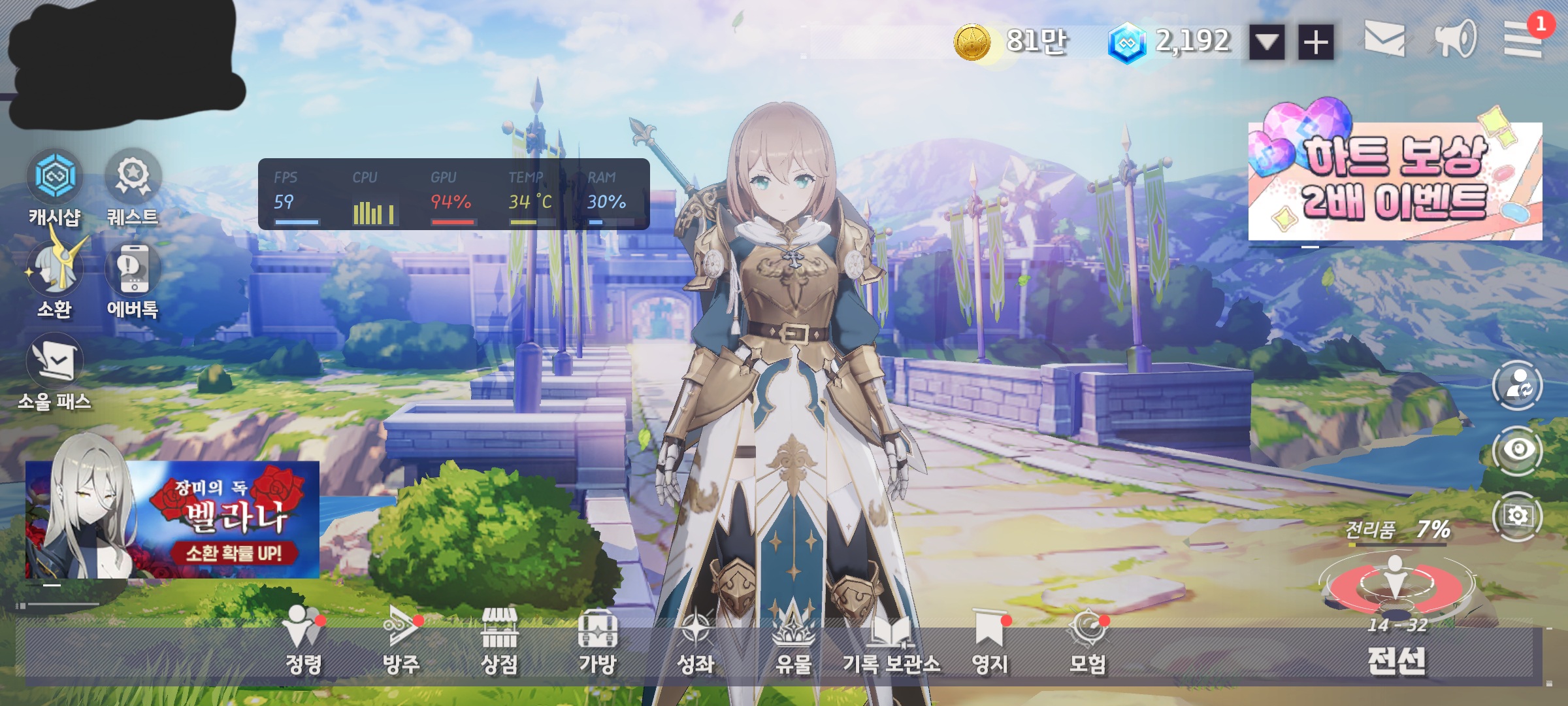Open the 가방 bag inventory
This screenshot has width=1568, height=706.
(x=597, y=644)
